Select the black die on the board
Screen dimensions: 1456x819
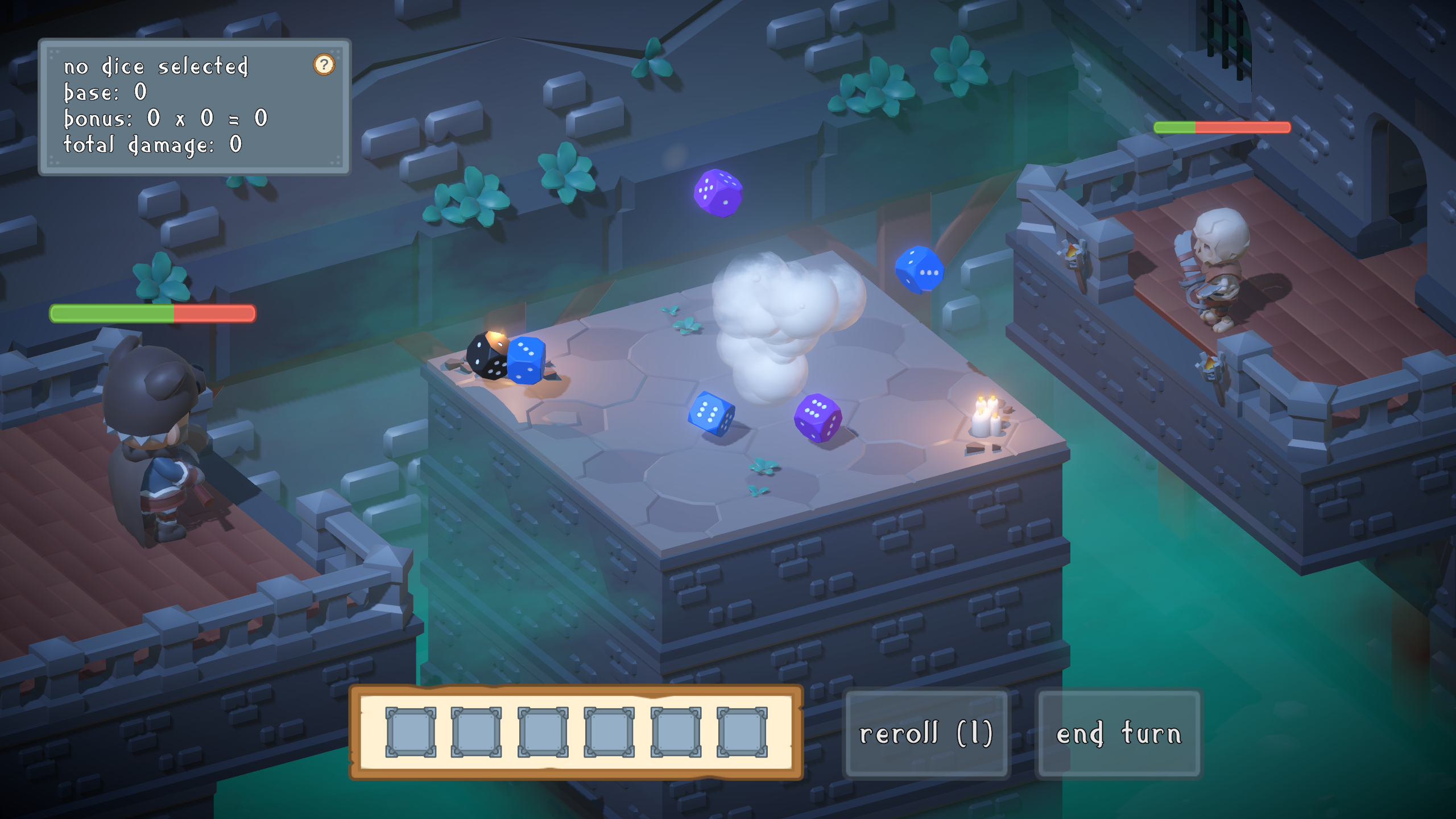(486, 355)
